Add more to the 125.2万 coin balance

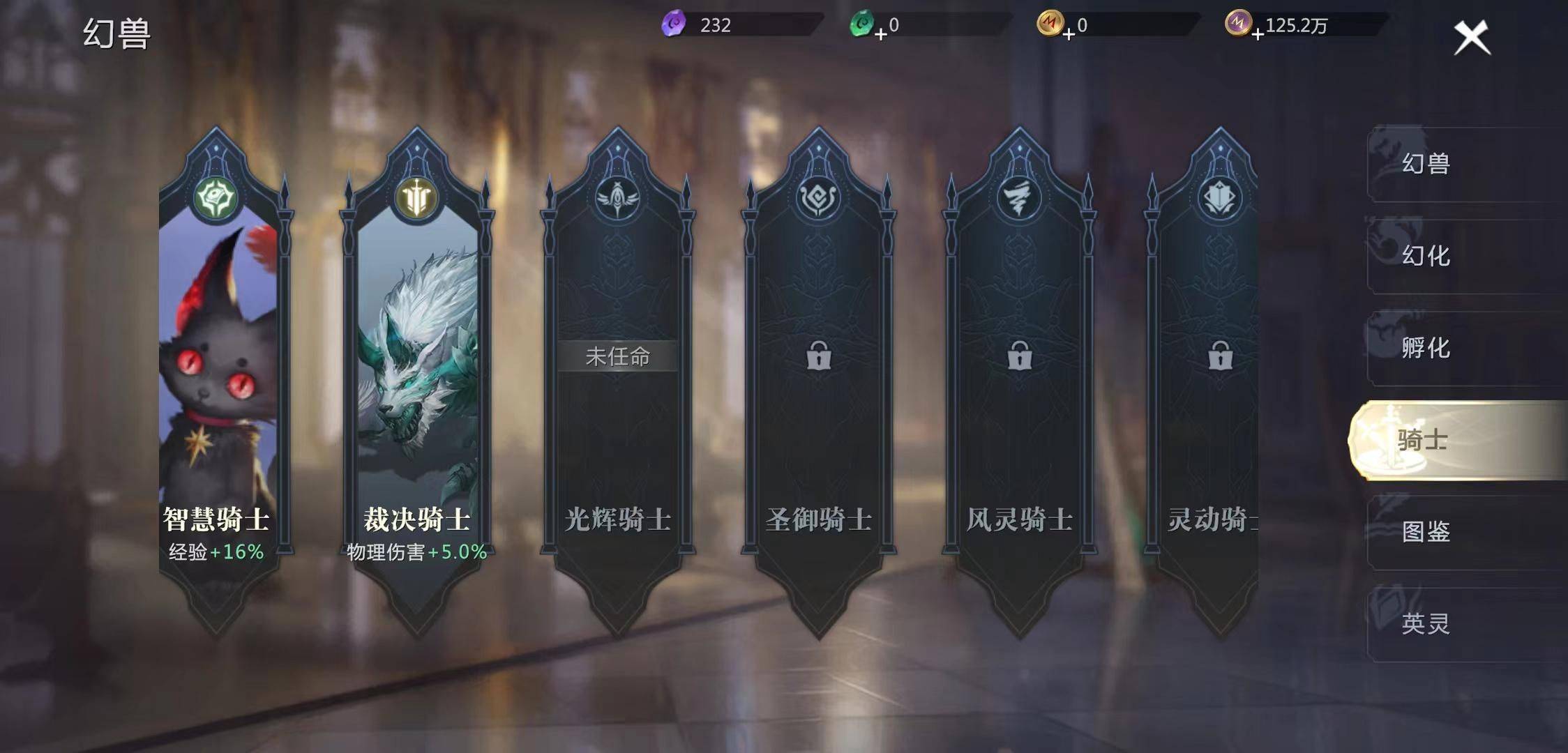[x=1258, y=33]
